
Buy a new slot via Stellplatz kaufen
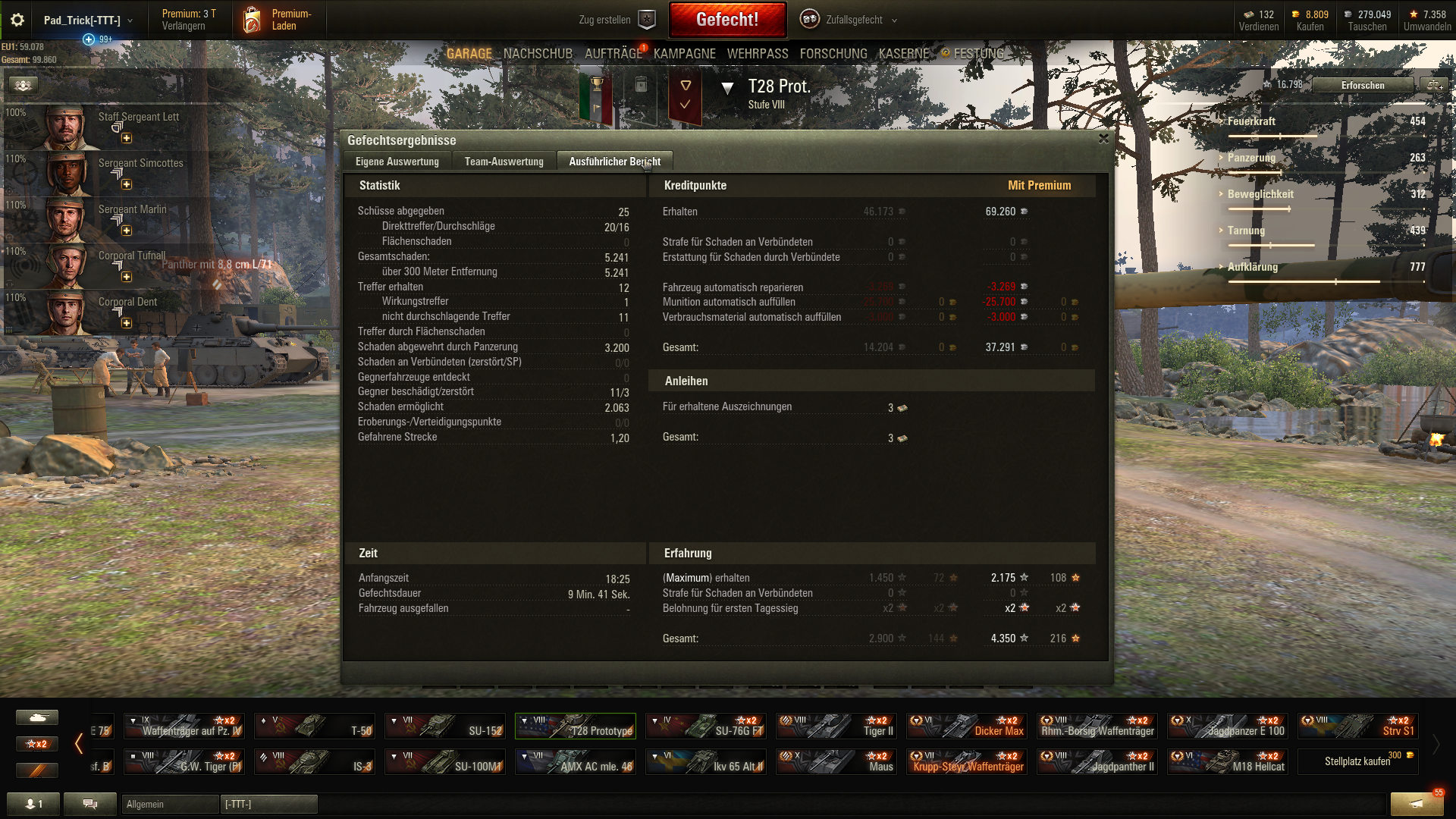1357,761
